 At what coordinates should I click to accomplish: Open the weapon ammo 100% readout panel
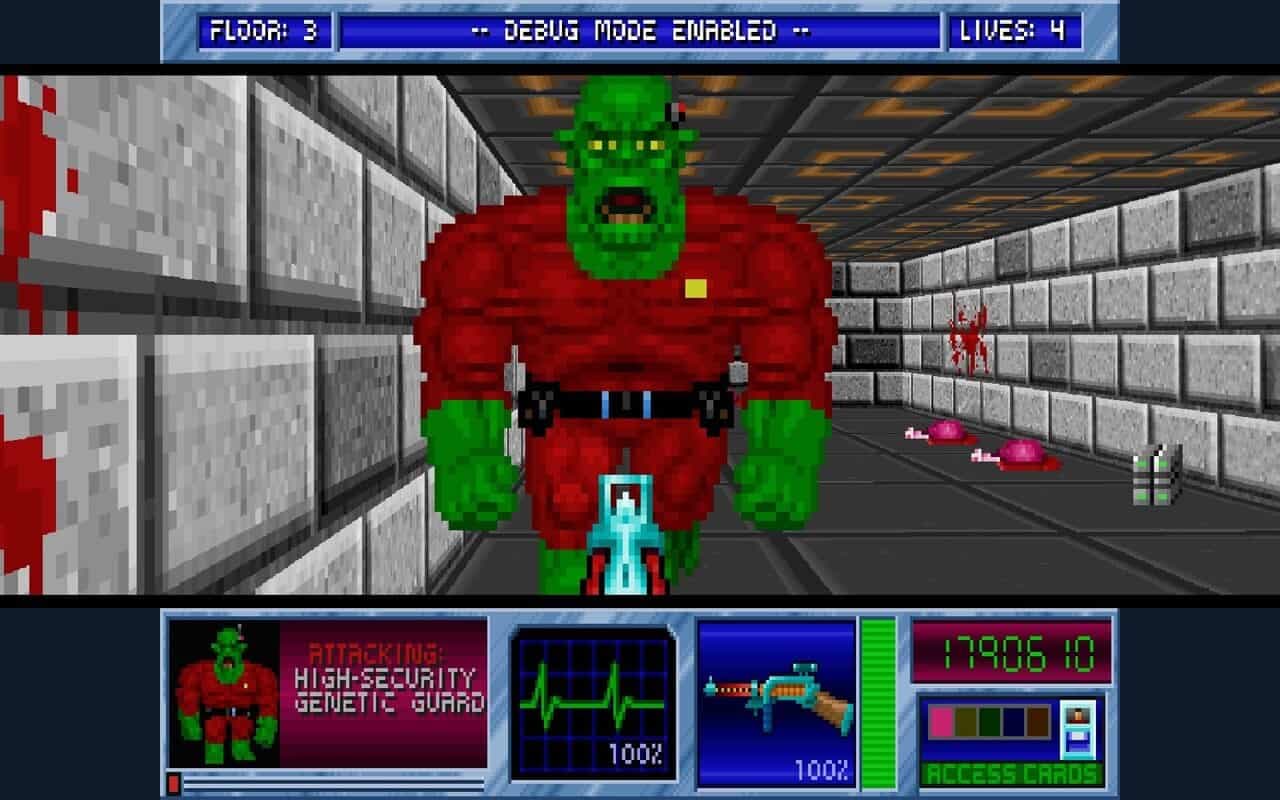pos(820,770)
